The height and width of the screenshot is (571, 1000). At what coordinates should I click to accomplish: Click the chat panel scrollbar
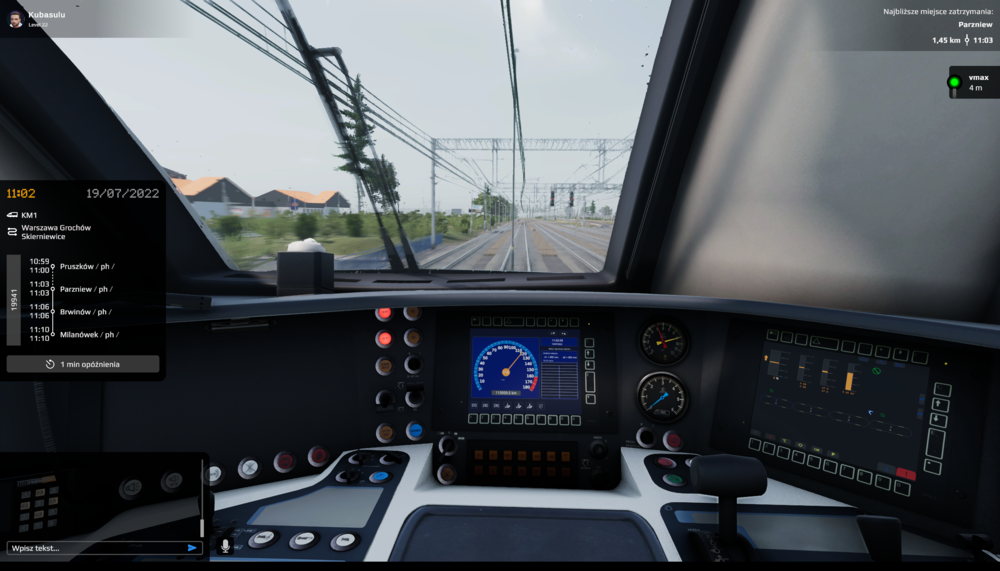tap(202, 500)
